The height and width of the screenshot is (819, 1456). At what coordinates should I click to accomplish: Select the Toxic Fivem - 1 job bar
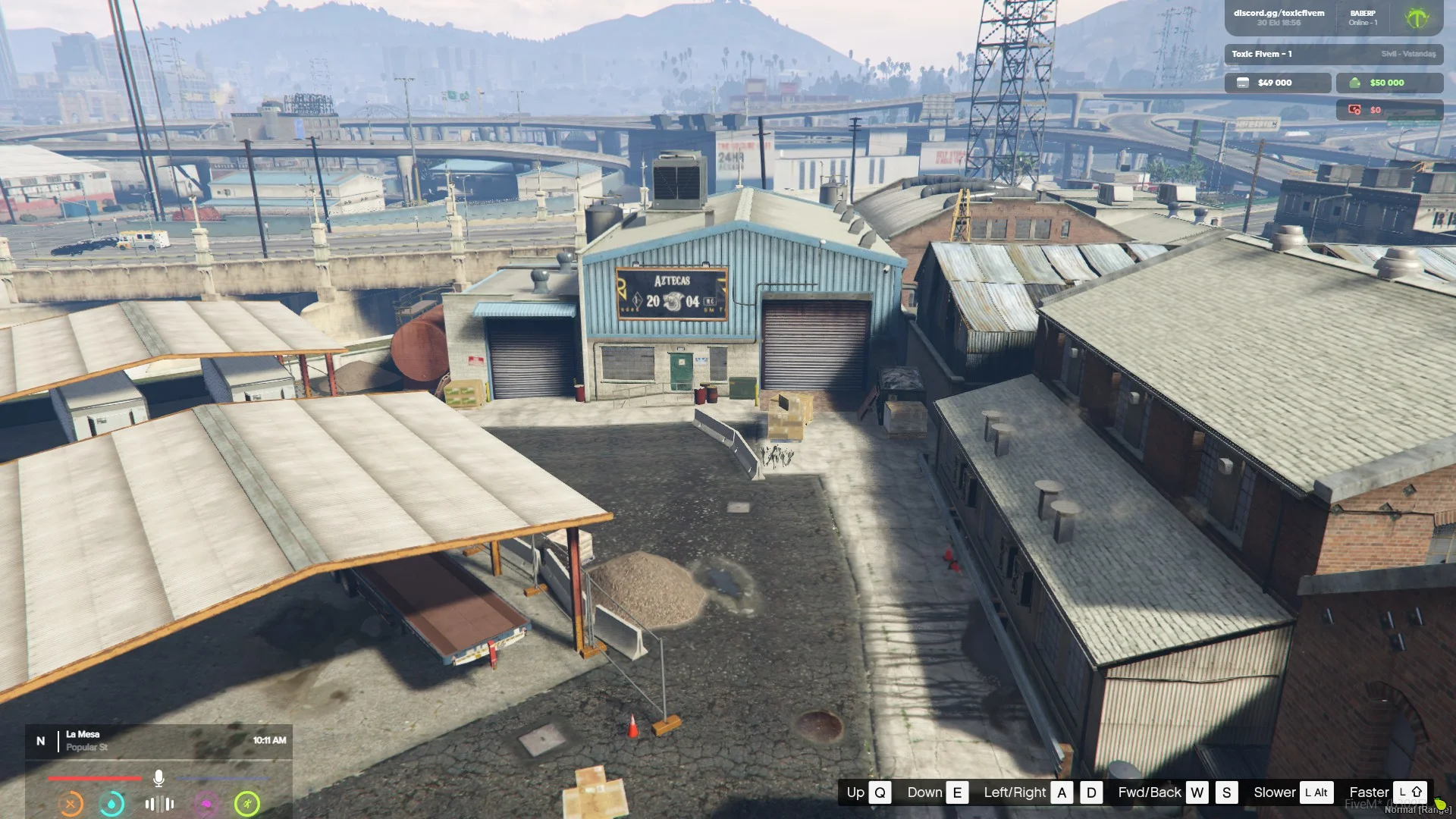click(1333, 54)
